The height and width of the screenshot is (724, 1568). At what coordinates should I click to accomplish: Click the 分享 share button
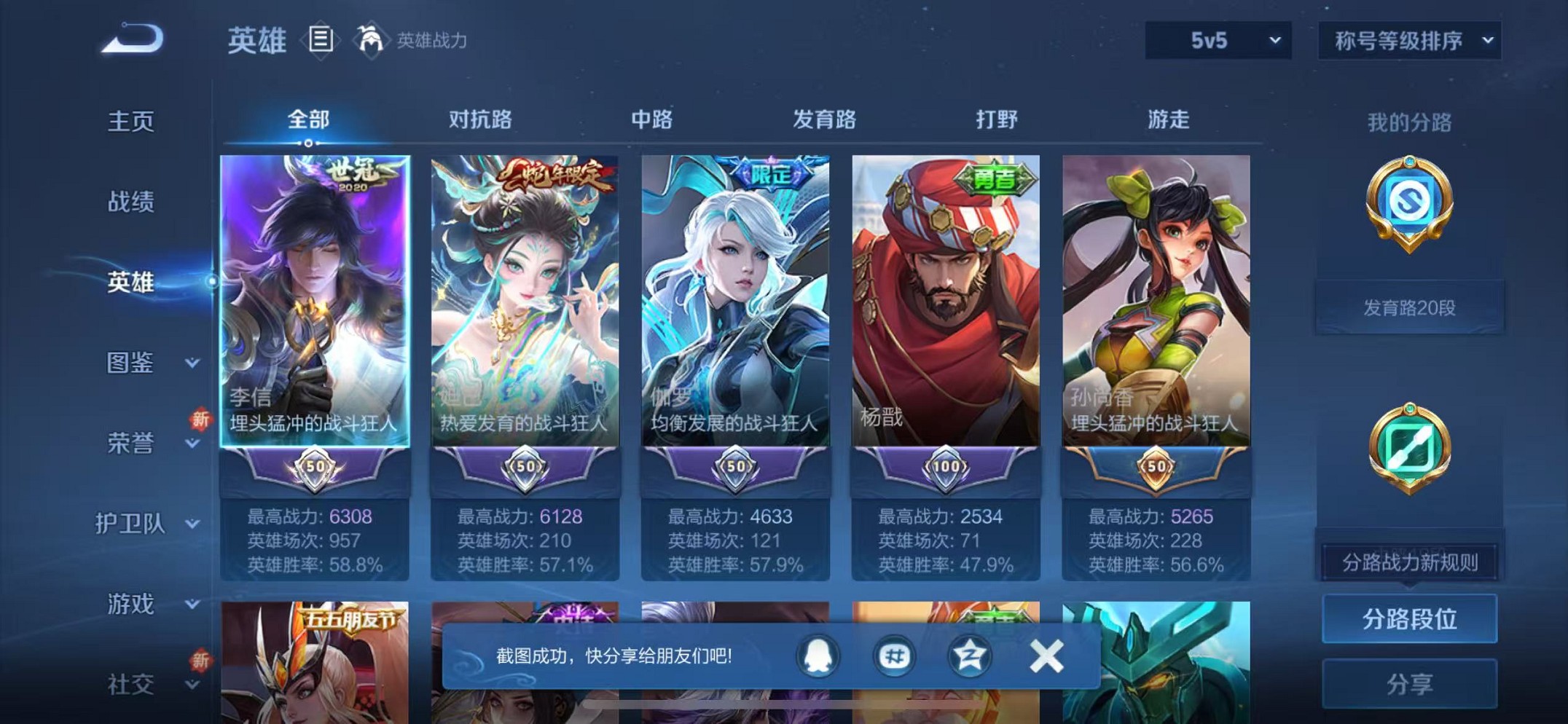[1409, 683]
